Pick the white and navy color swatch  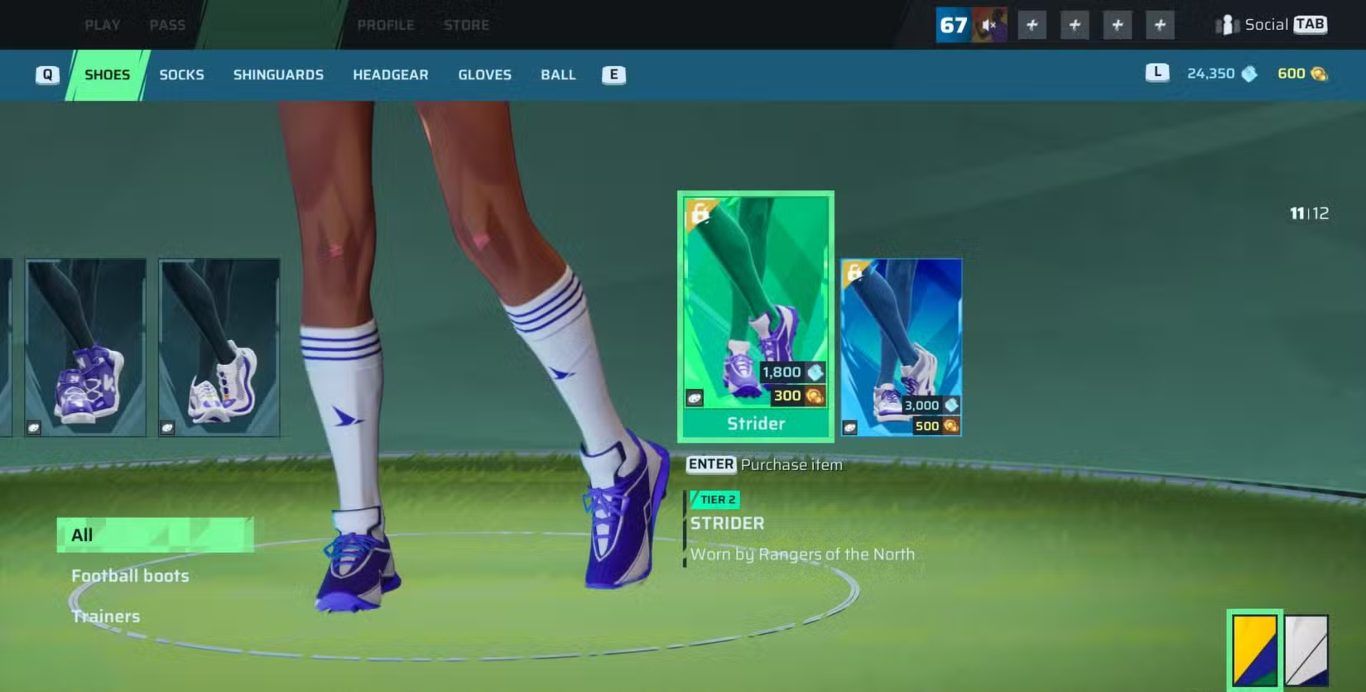(x=1306, y=650)
